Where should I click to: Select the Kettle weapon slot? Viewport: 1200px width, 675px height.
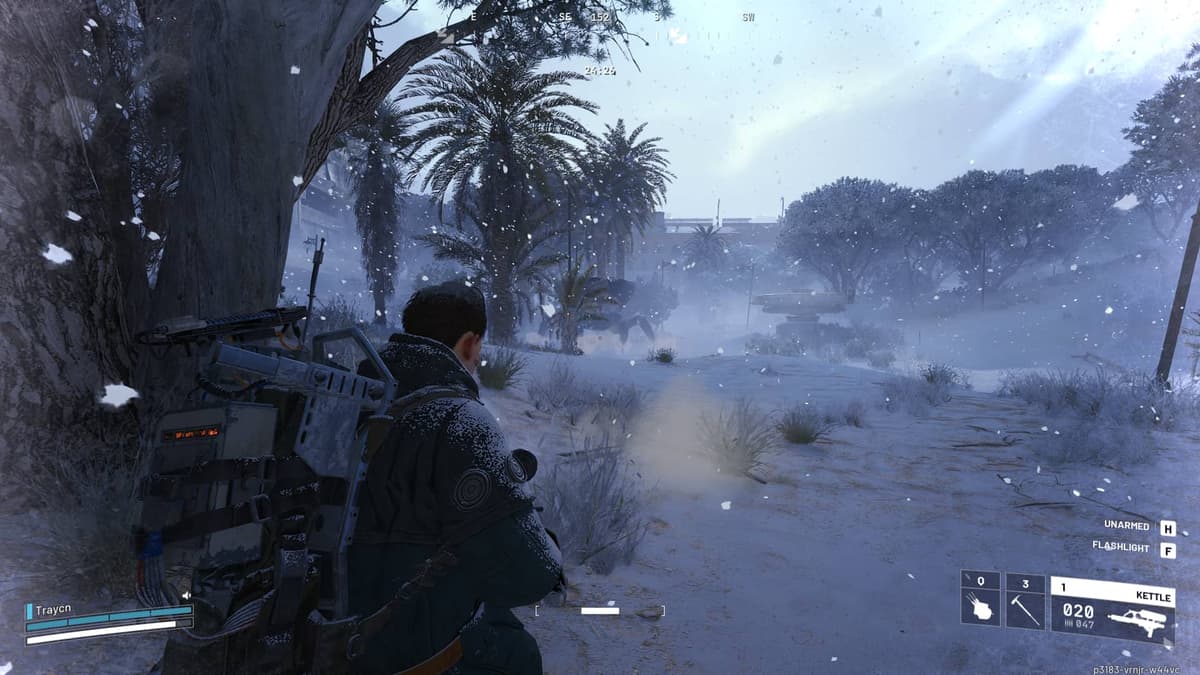click(1111, 610)
